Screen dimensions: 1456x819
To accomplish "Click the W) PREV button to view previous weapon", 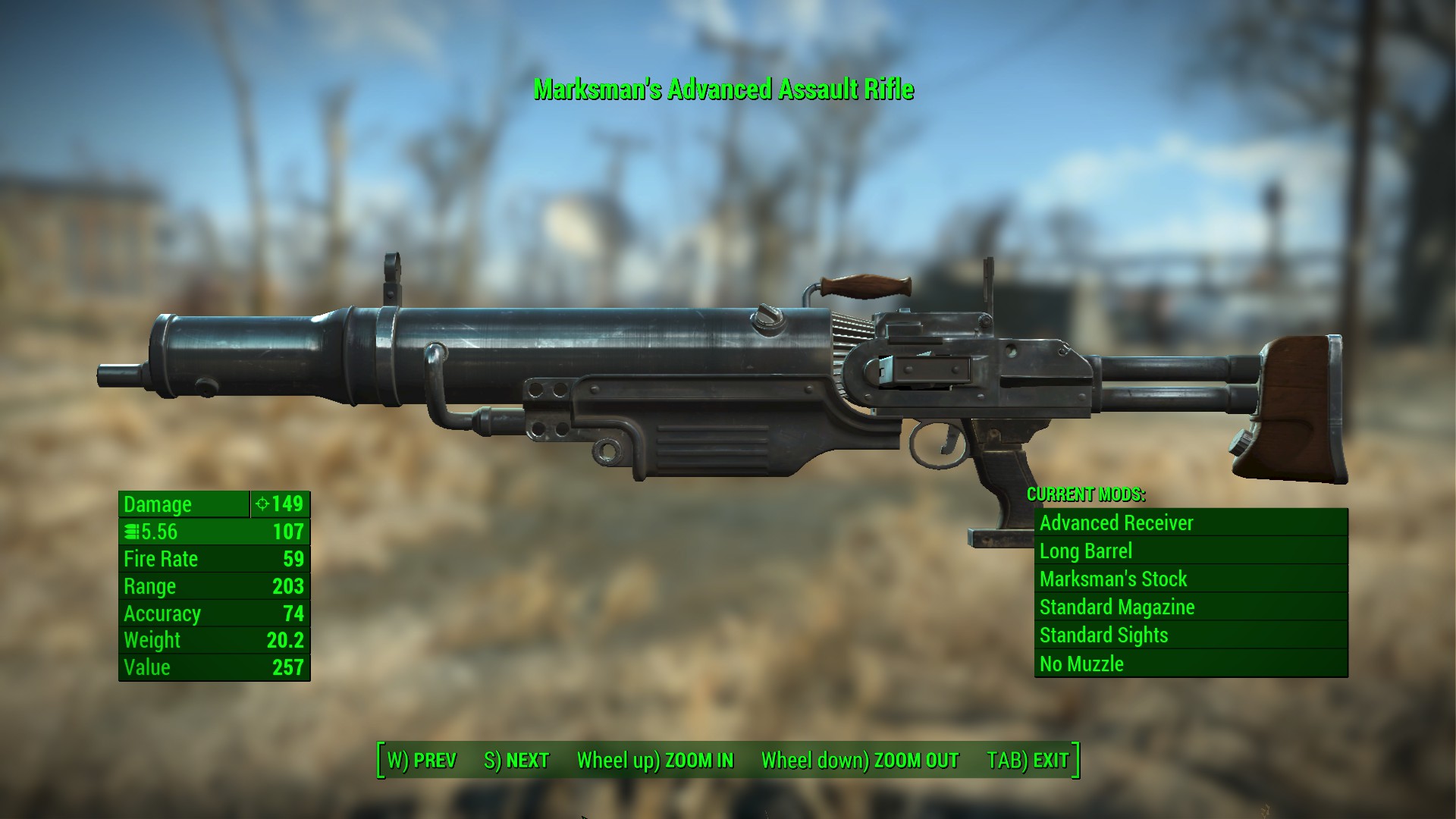I will 422,759.
